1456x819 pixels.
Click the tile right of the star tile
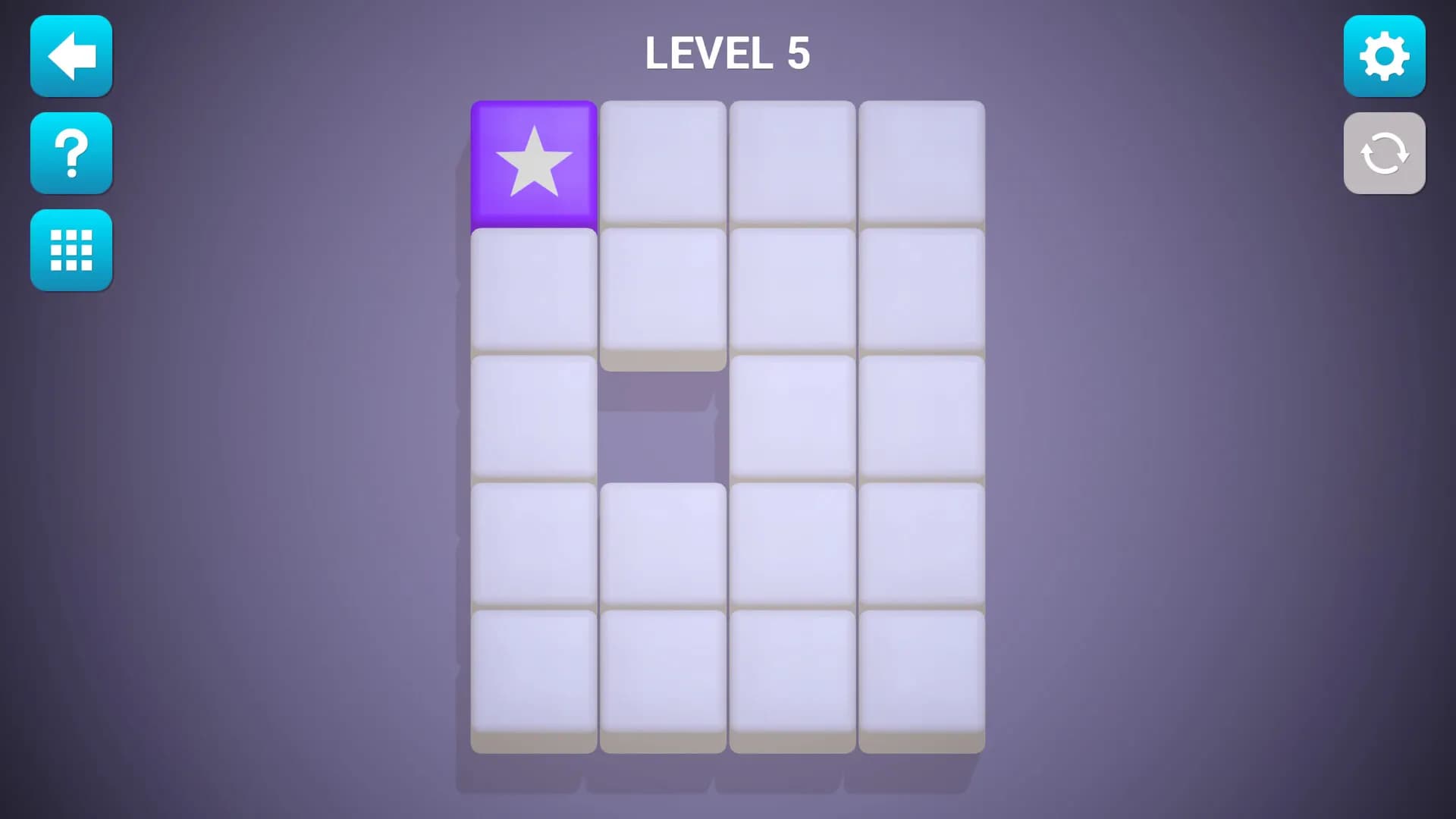(664, 163)
